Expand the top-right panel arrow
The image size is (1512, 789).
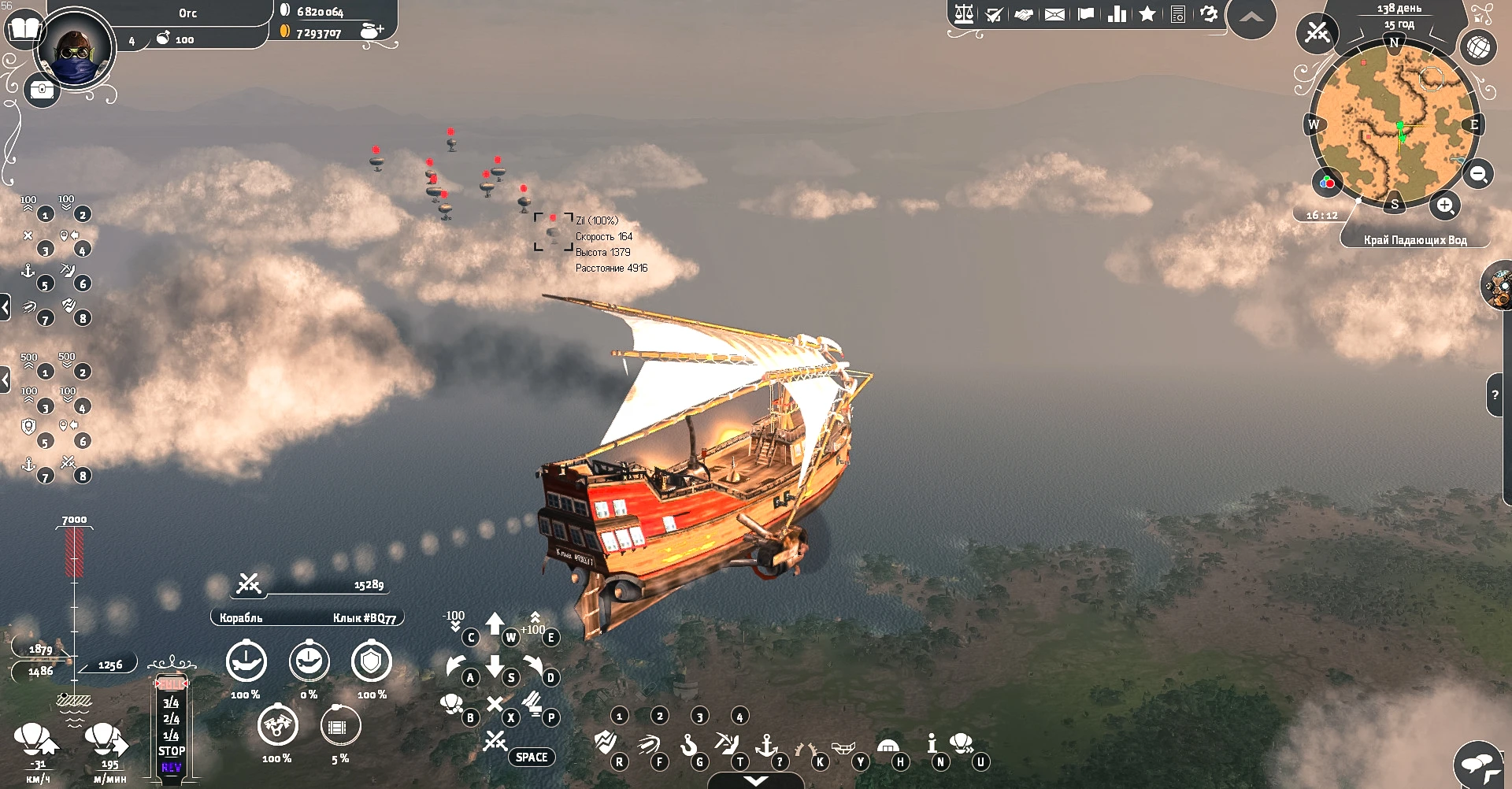pyautogui.click(x=1251, y=16)
